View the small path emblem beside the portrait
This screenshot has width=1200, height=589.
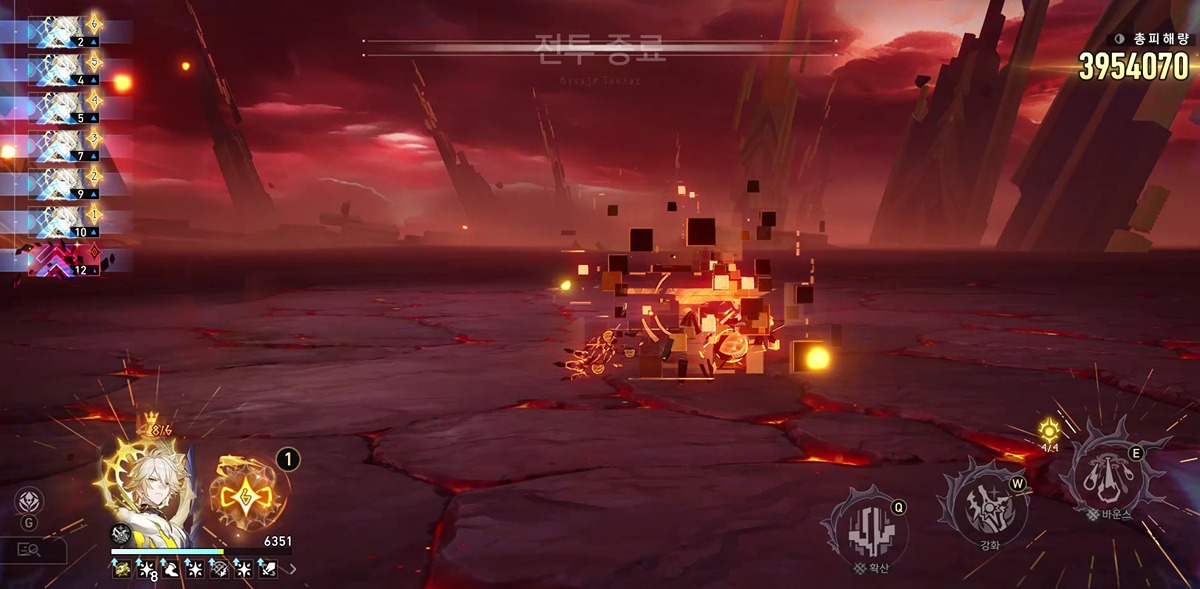click(119, 534)
